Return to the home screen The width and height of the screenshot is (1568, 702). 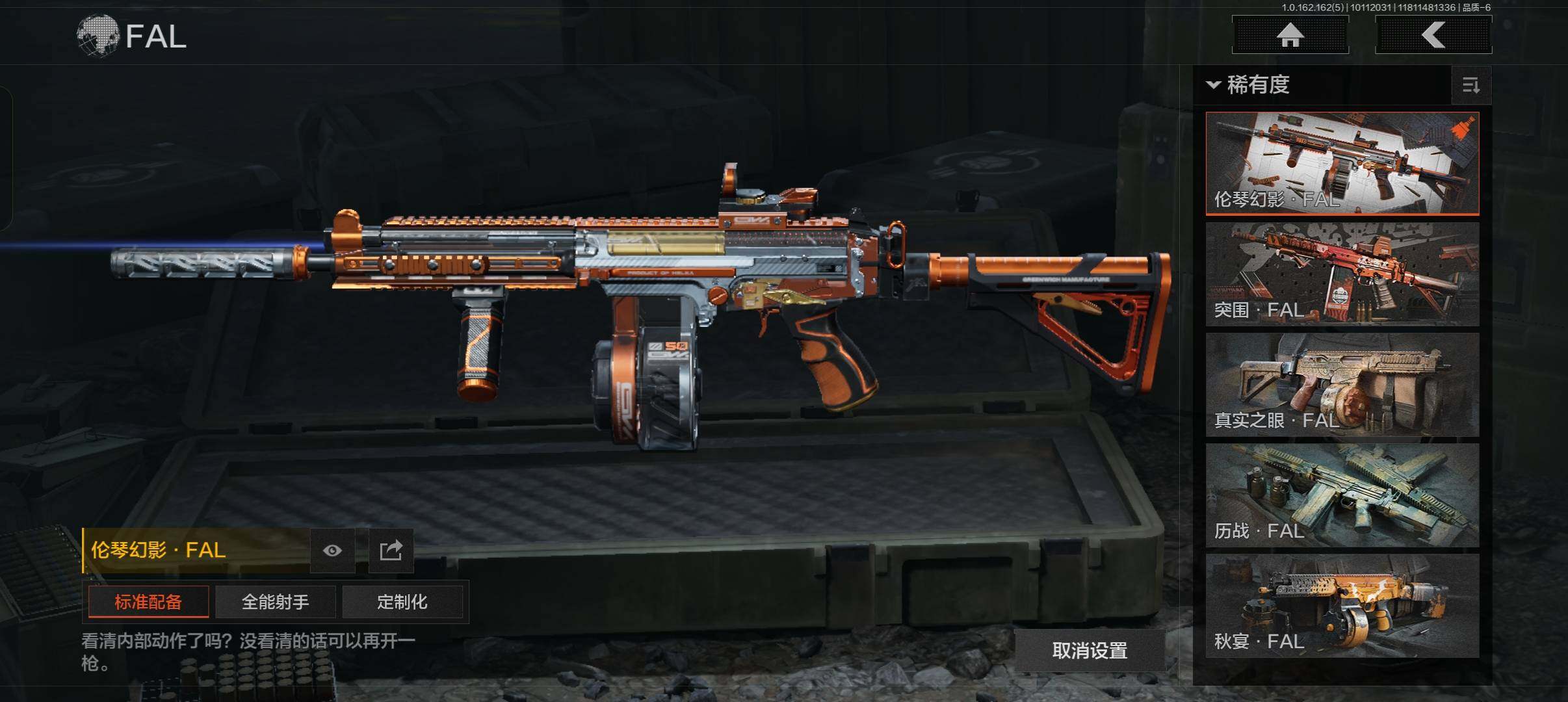1290,35
